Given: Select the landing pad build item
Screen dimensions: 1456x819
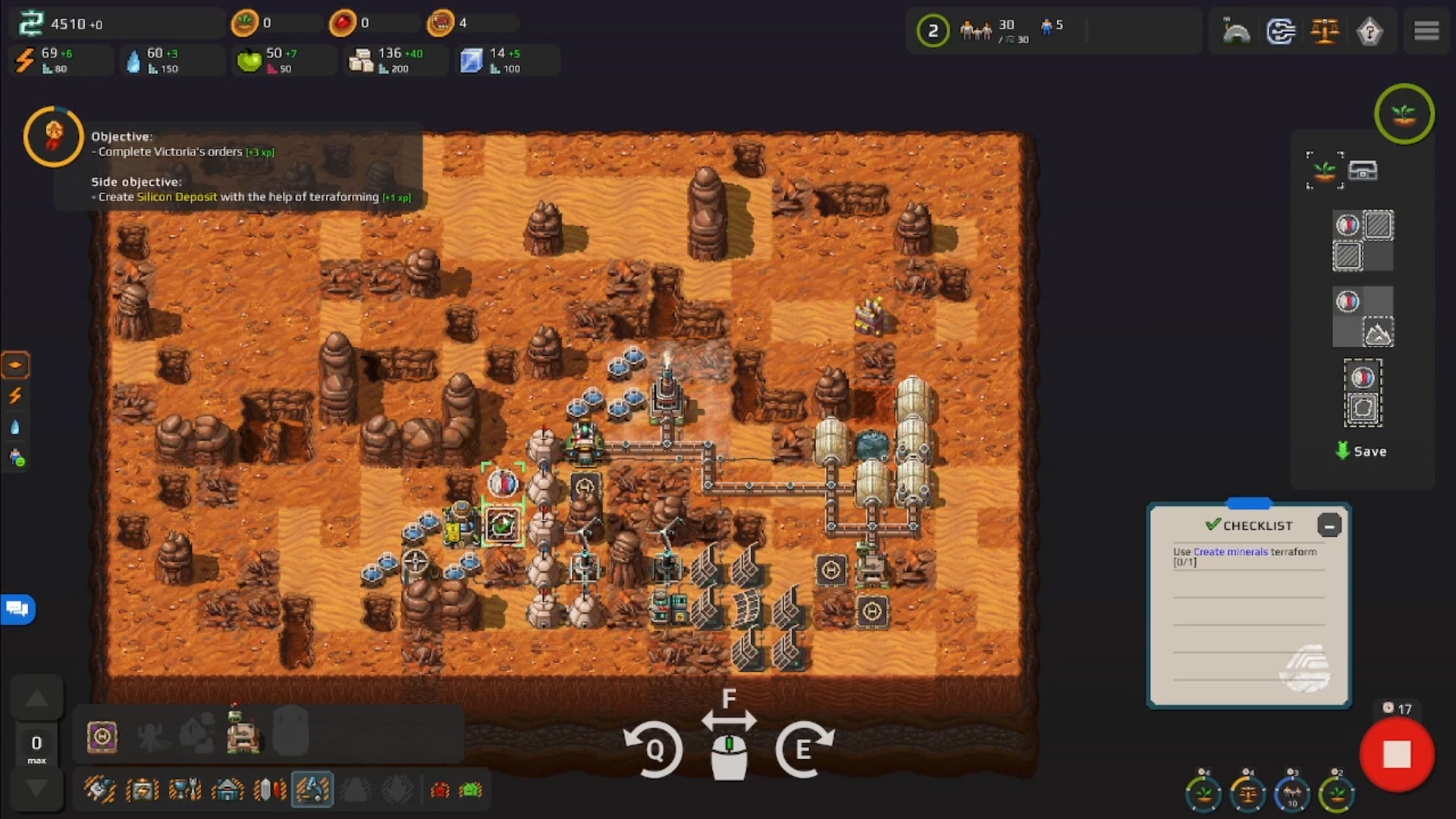Looking at the screenshot, I should point(102,736).
